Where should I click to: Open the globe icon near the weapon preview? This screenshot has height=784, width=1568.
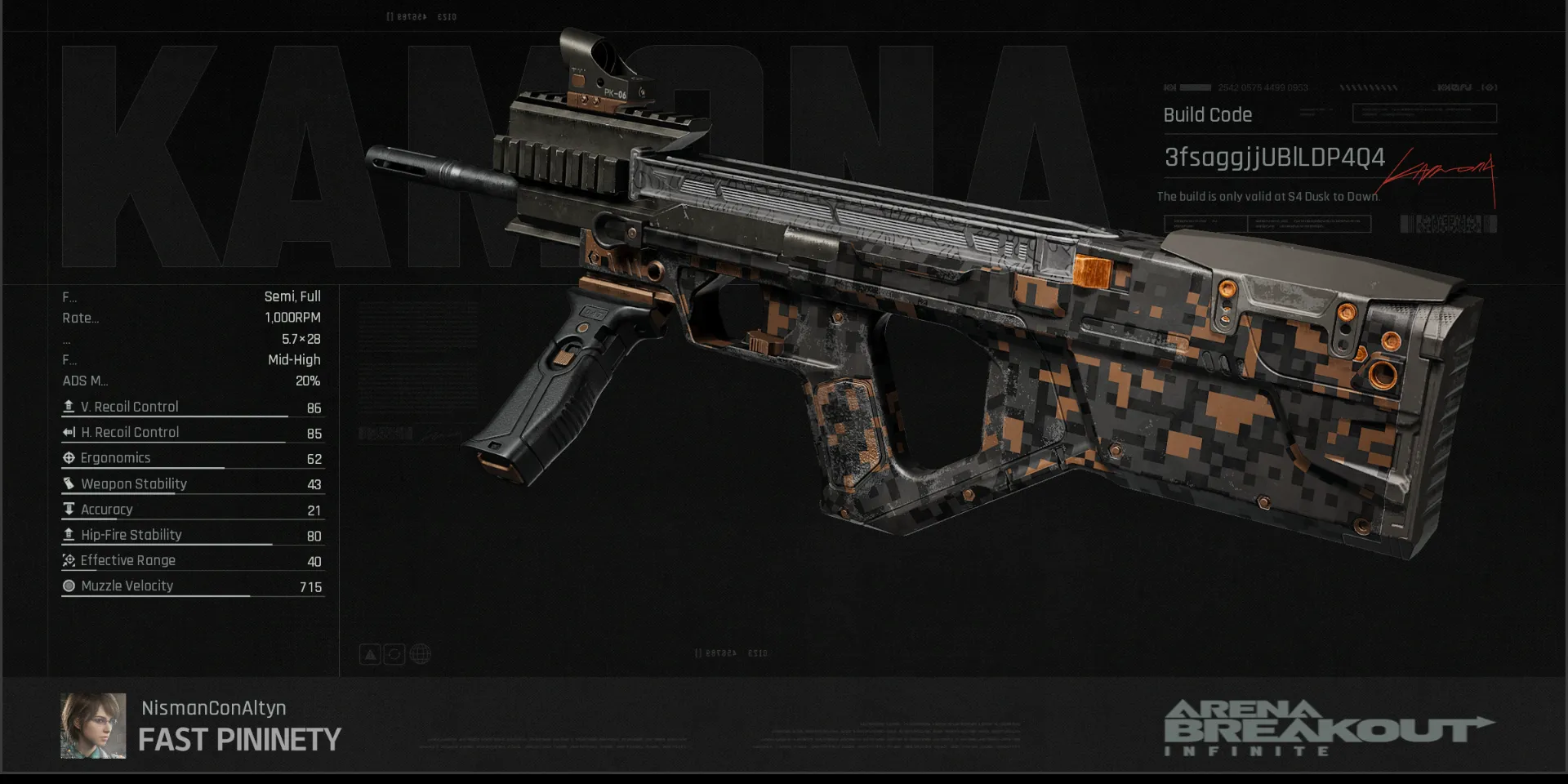click(420, 653)
